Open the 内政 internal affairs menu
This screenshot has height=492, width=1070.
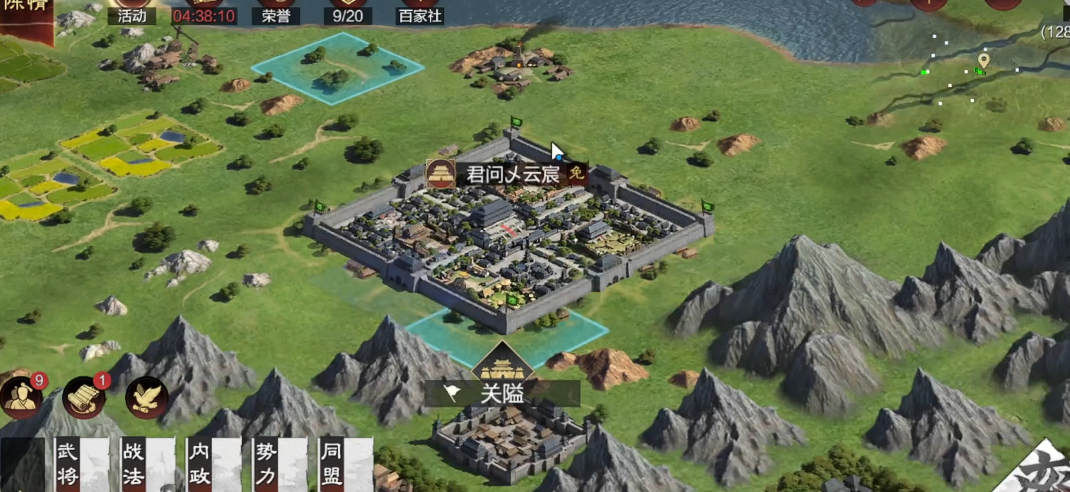[200, 465]
